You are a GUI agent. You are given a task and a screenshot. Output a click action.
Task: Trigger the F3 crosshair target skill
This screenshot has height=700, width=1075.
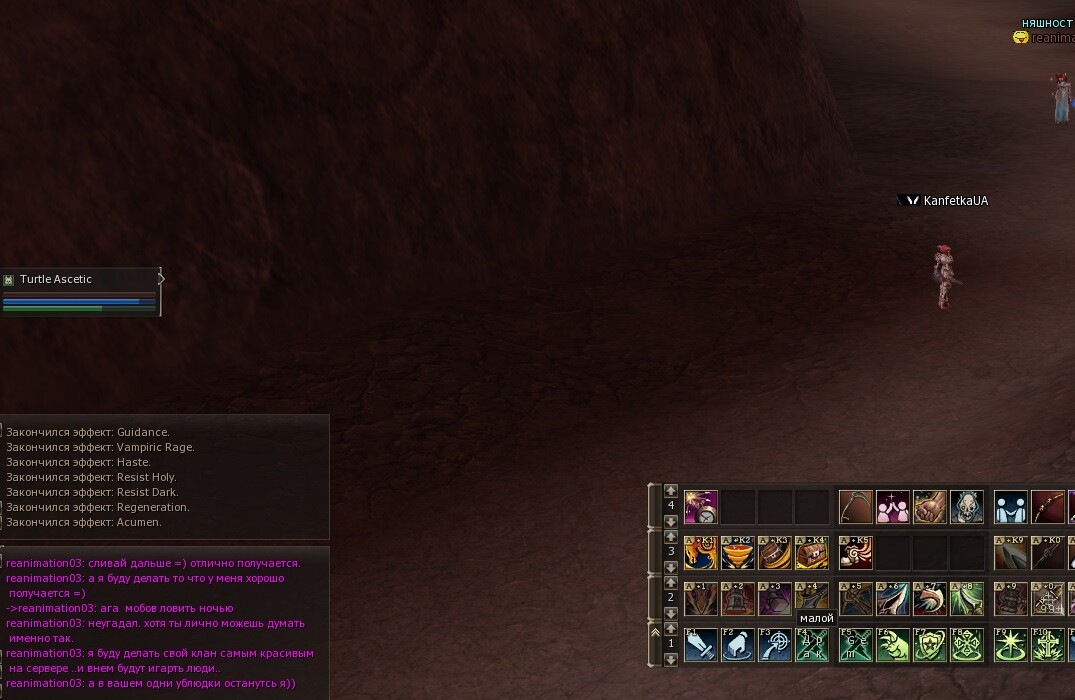[x=775, y=645]
